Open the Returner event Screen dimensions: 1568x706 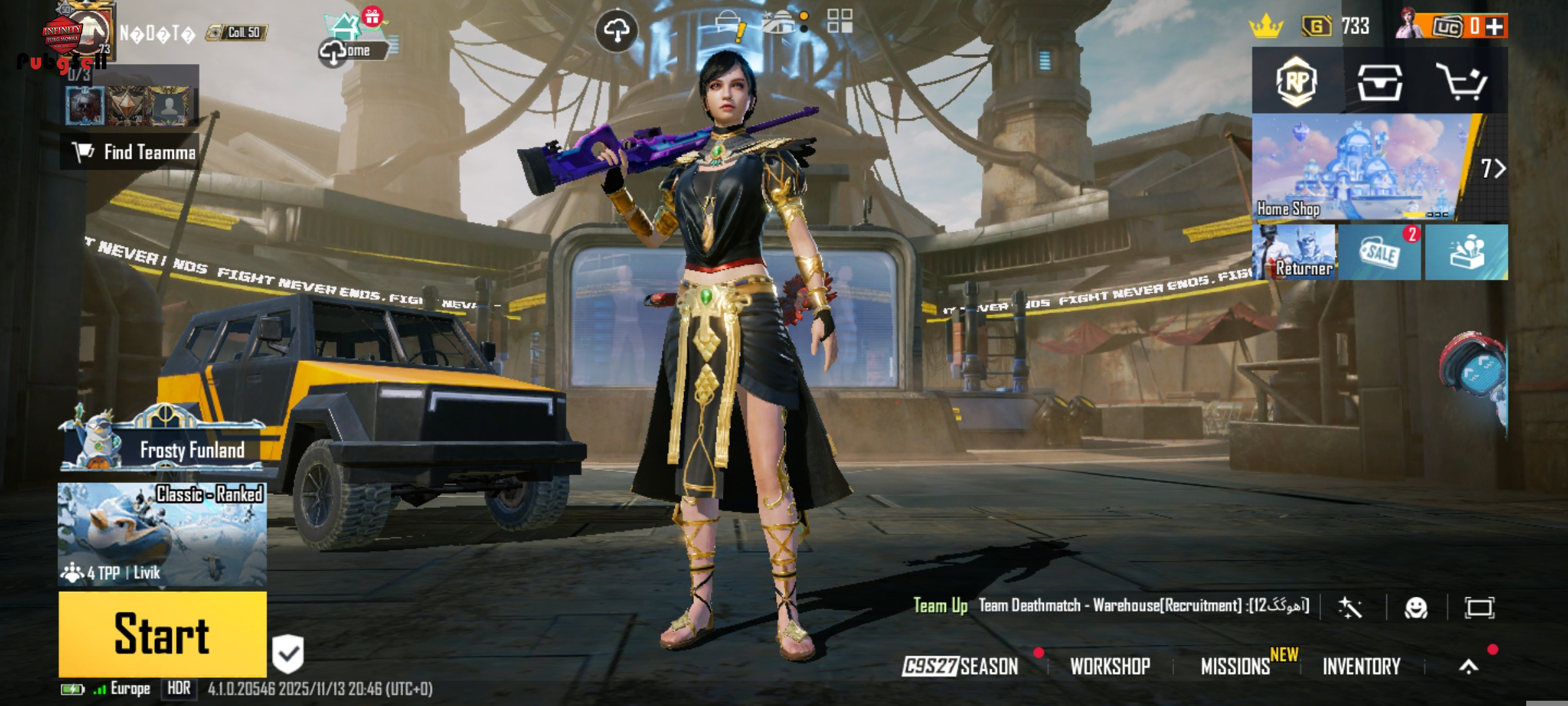pyautogui.click(x=1294, y=253)
